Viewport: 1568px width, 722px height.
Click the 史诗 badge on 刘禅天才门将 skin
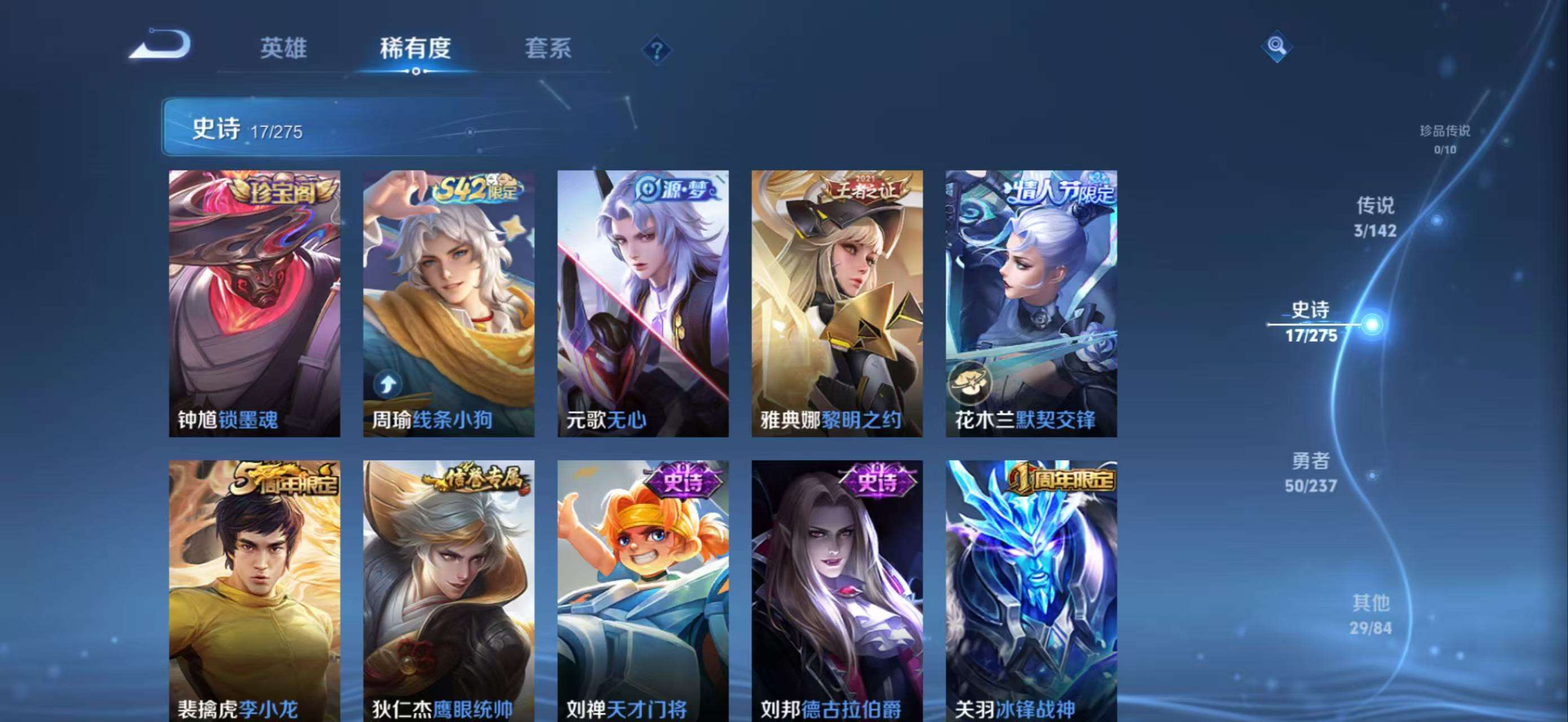684,481
